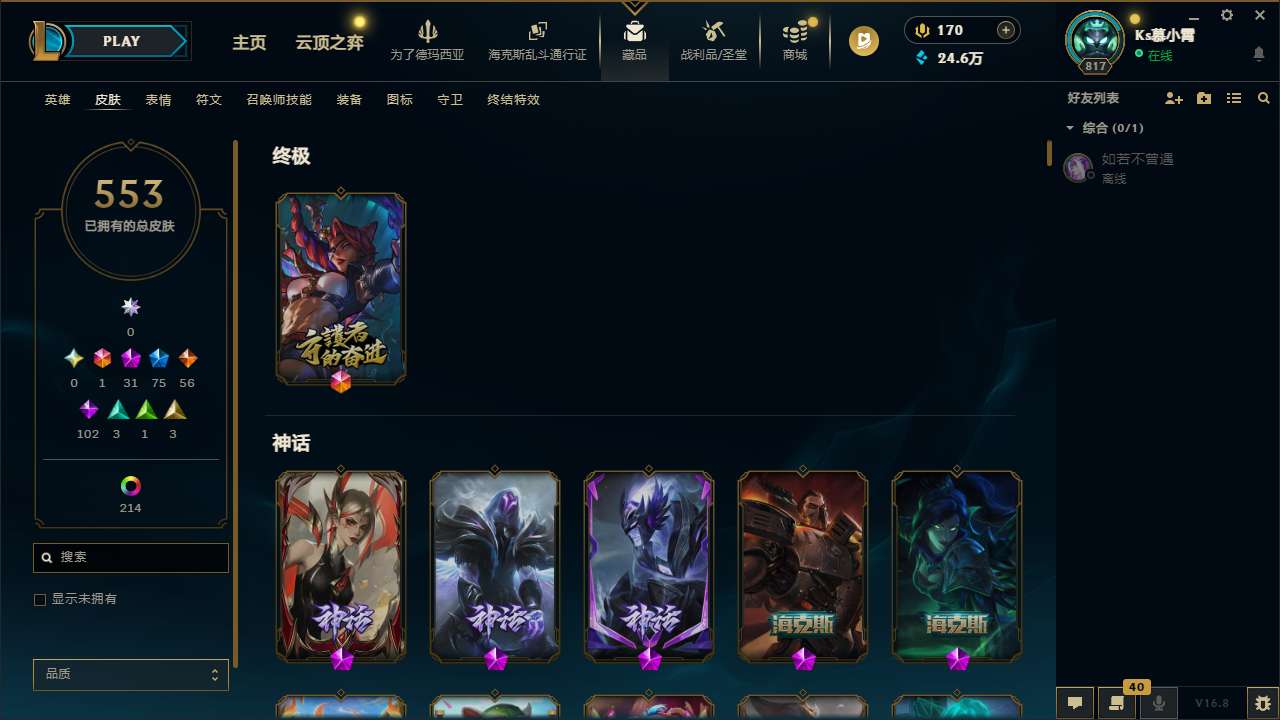Toggle the notification bell
1280x720 pixels.
pos(1259,52)
